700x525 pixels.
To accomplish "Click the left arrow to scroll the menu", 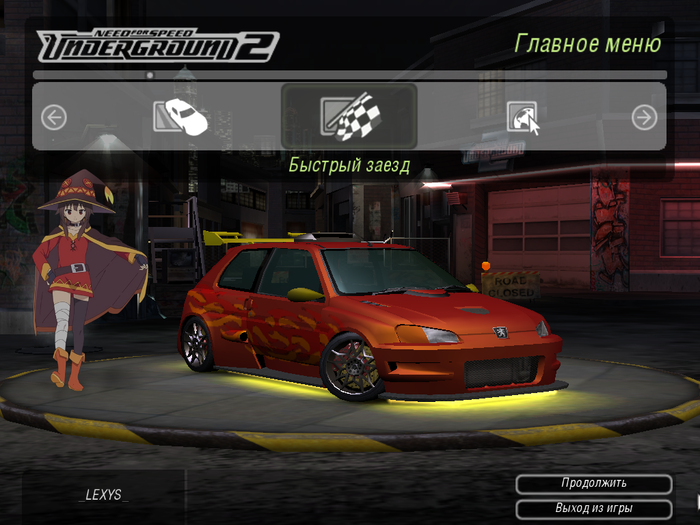I will point(54,118).
